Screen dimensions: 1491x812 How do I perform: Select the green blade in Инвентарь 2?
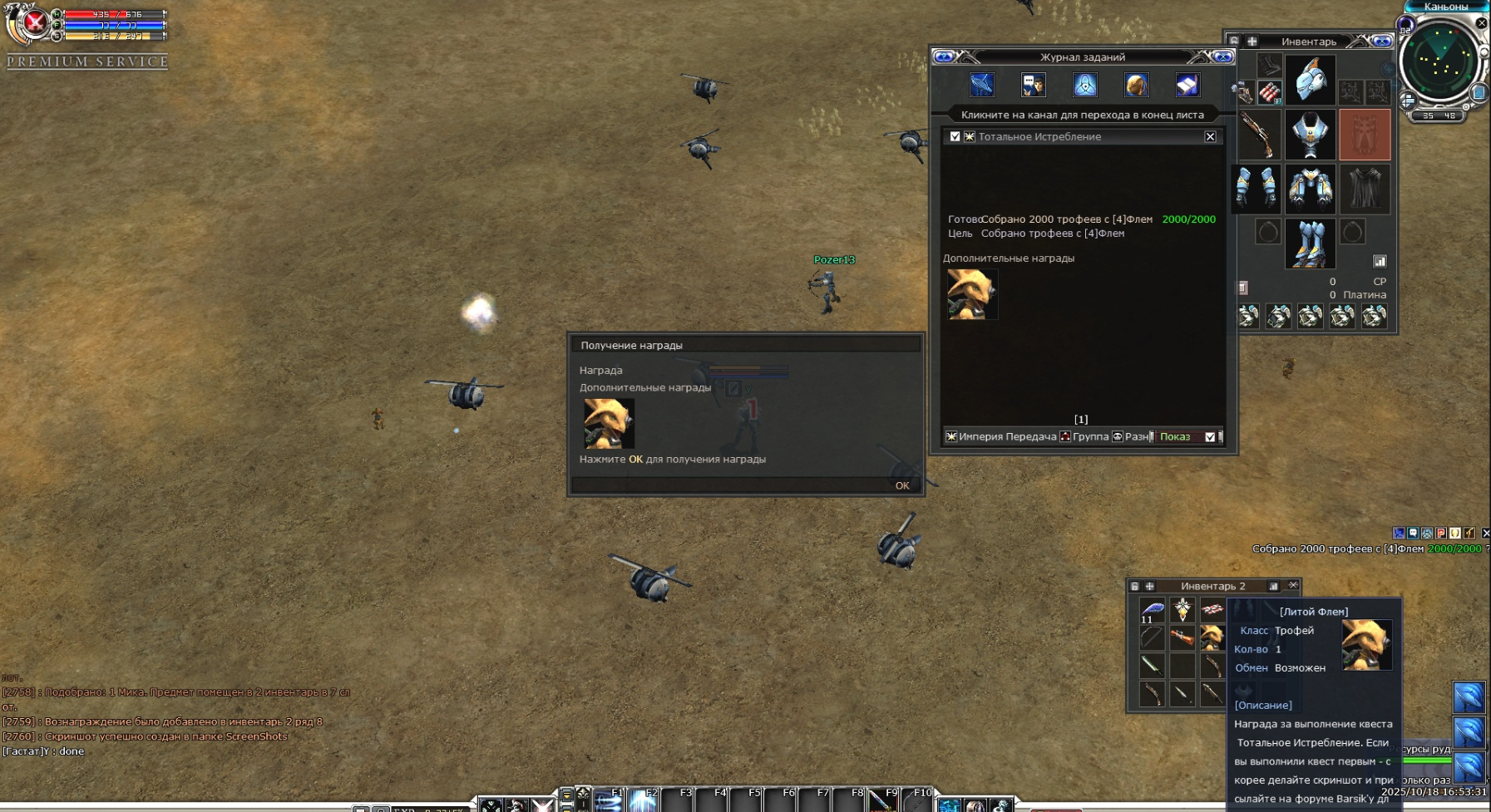[x=1152, y=665]
